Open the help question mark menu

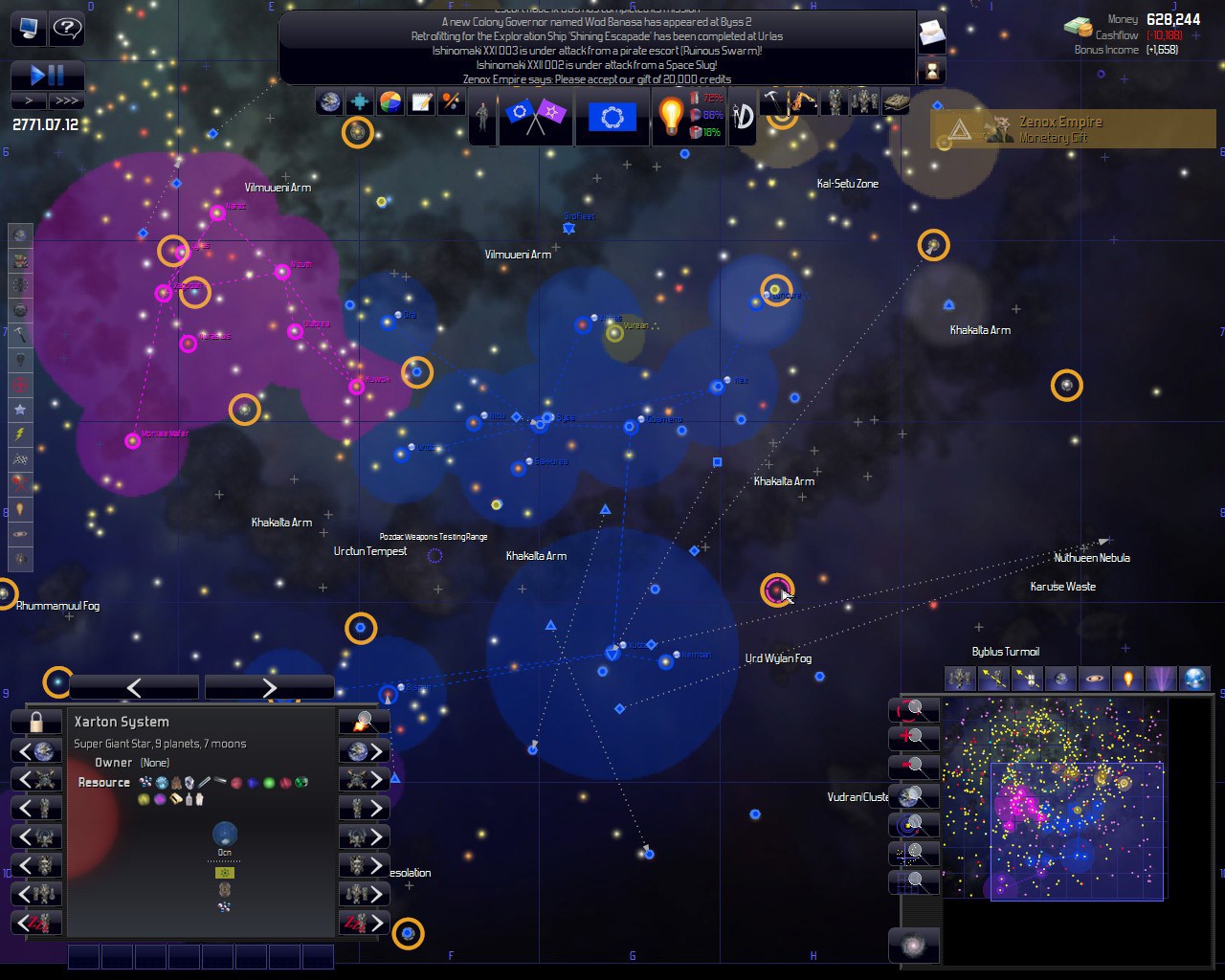pyautogui.click(x=67, y=29)
